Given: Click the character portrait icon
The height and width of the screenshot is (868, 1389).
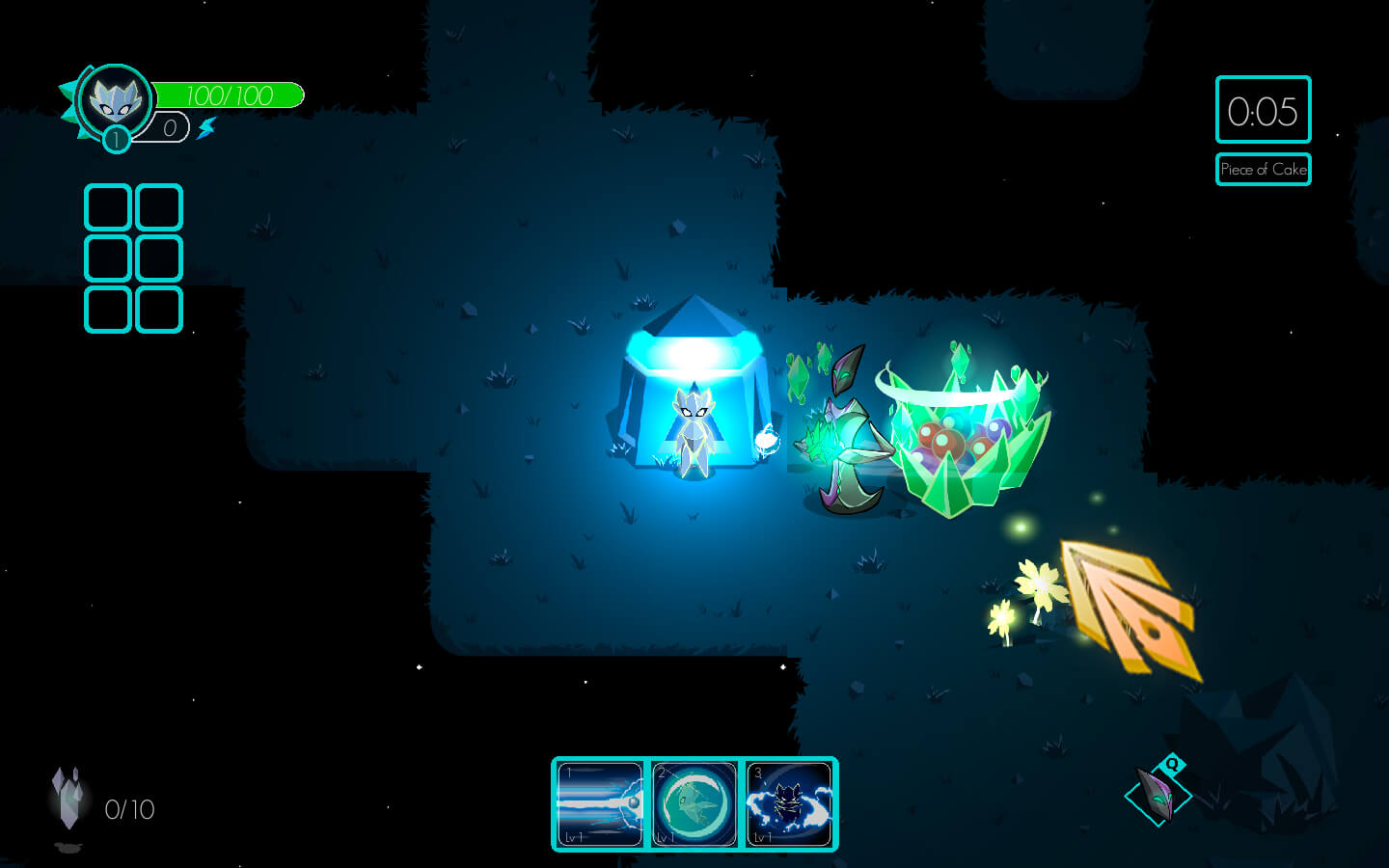Looking at the screenshot, I should tap(116, 99).
